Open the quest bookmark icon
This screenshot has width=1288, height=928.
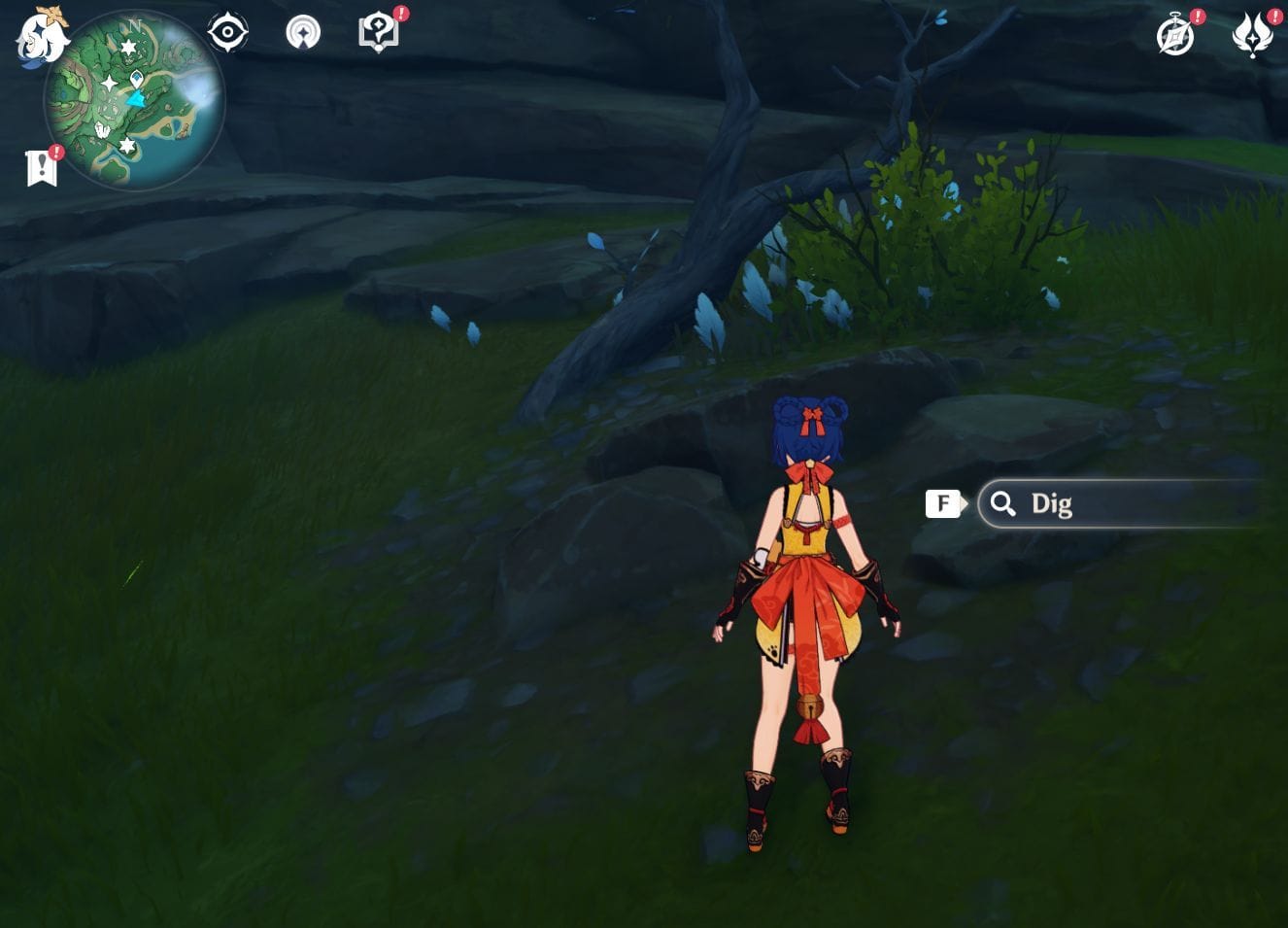(42, 168)
